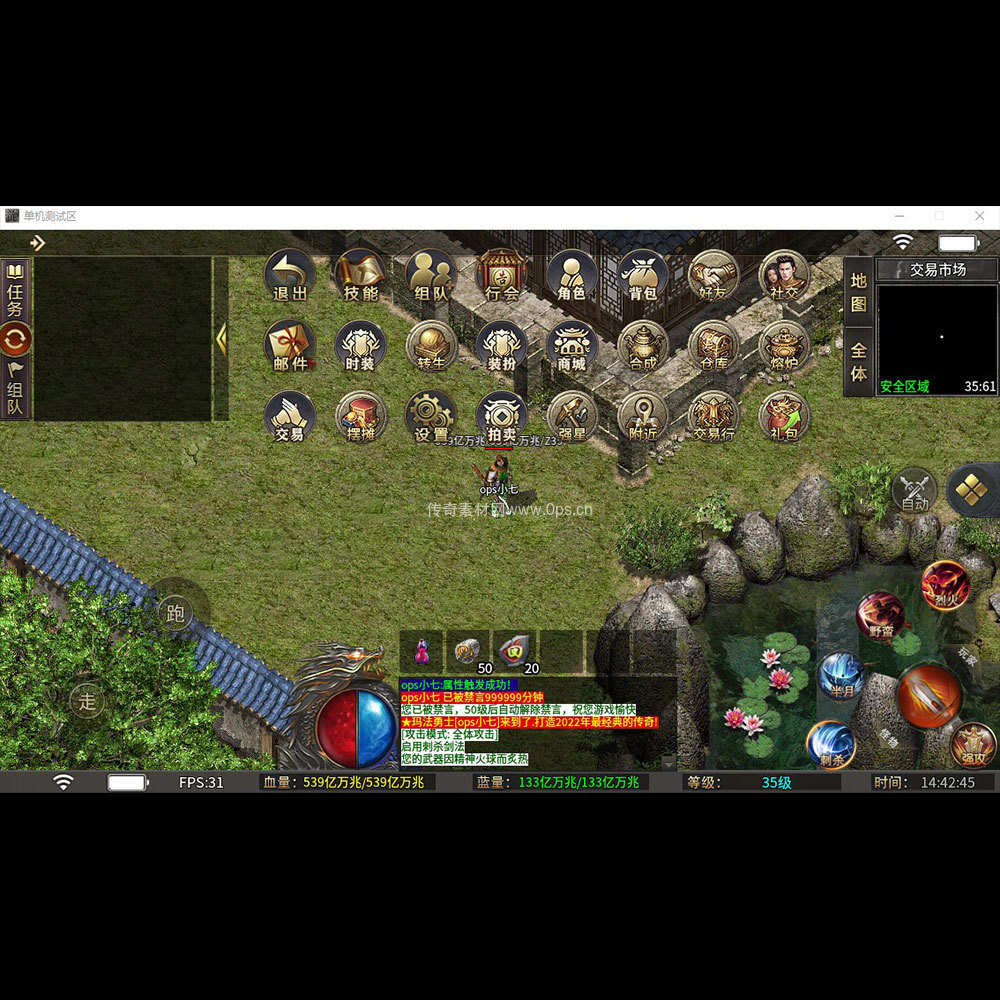Open the 角色 character sheet
Image resolution: width=1000 pixels, height=1000 pixels.
click(x=572, y=275)
